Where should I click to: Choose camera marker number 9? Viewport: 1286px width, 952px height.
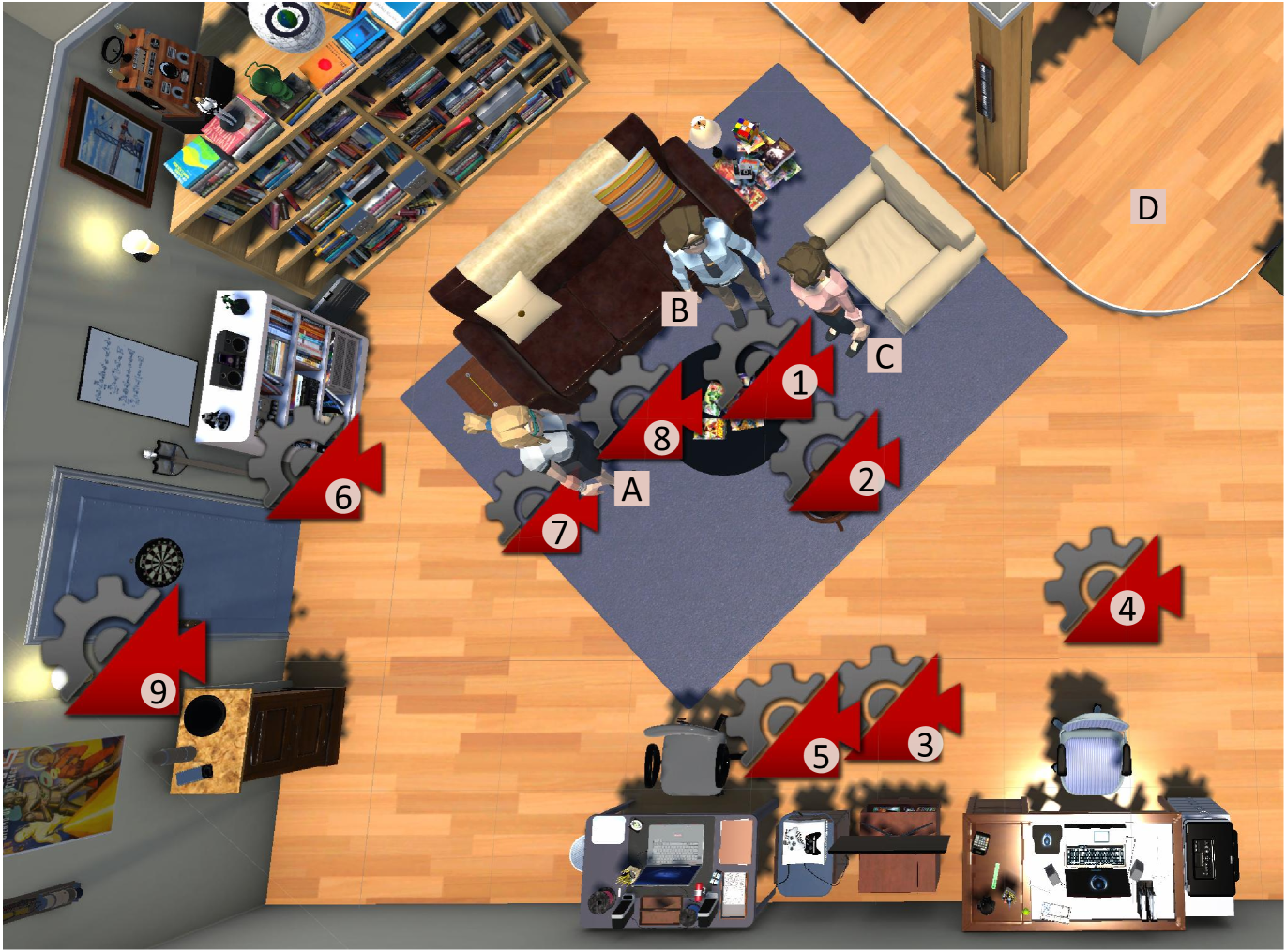159,691
